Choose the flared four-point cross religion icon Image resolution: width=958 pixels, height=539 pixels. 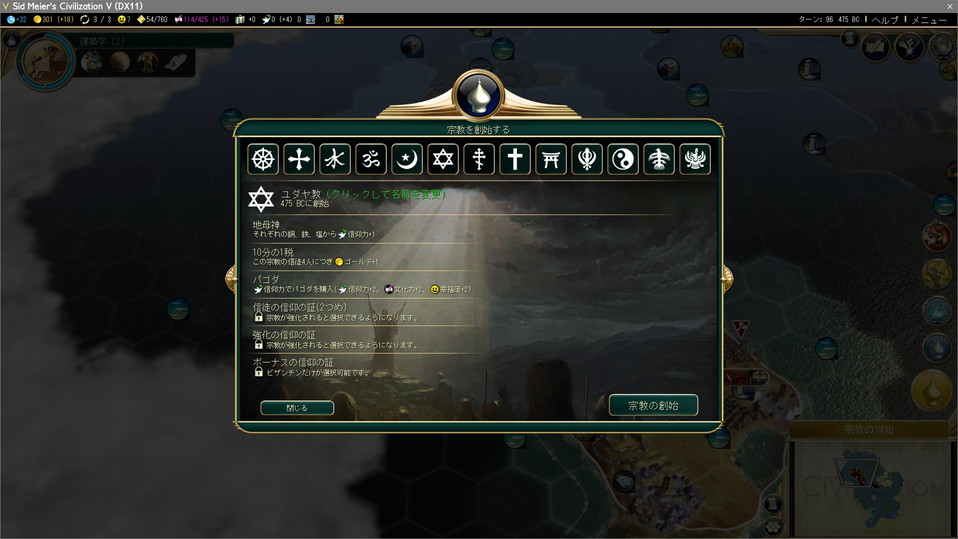pos(299,159)
